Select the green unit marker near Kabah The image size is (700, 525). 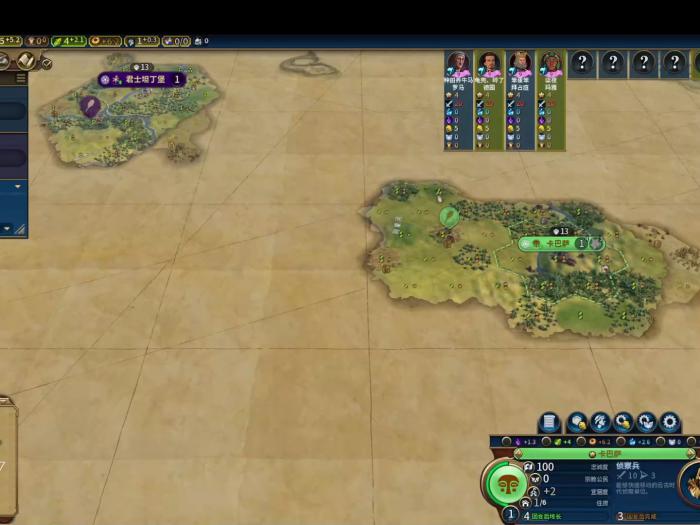pyautogui.click(x=449, y=216)
